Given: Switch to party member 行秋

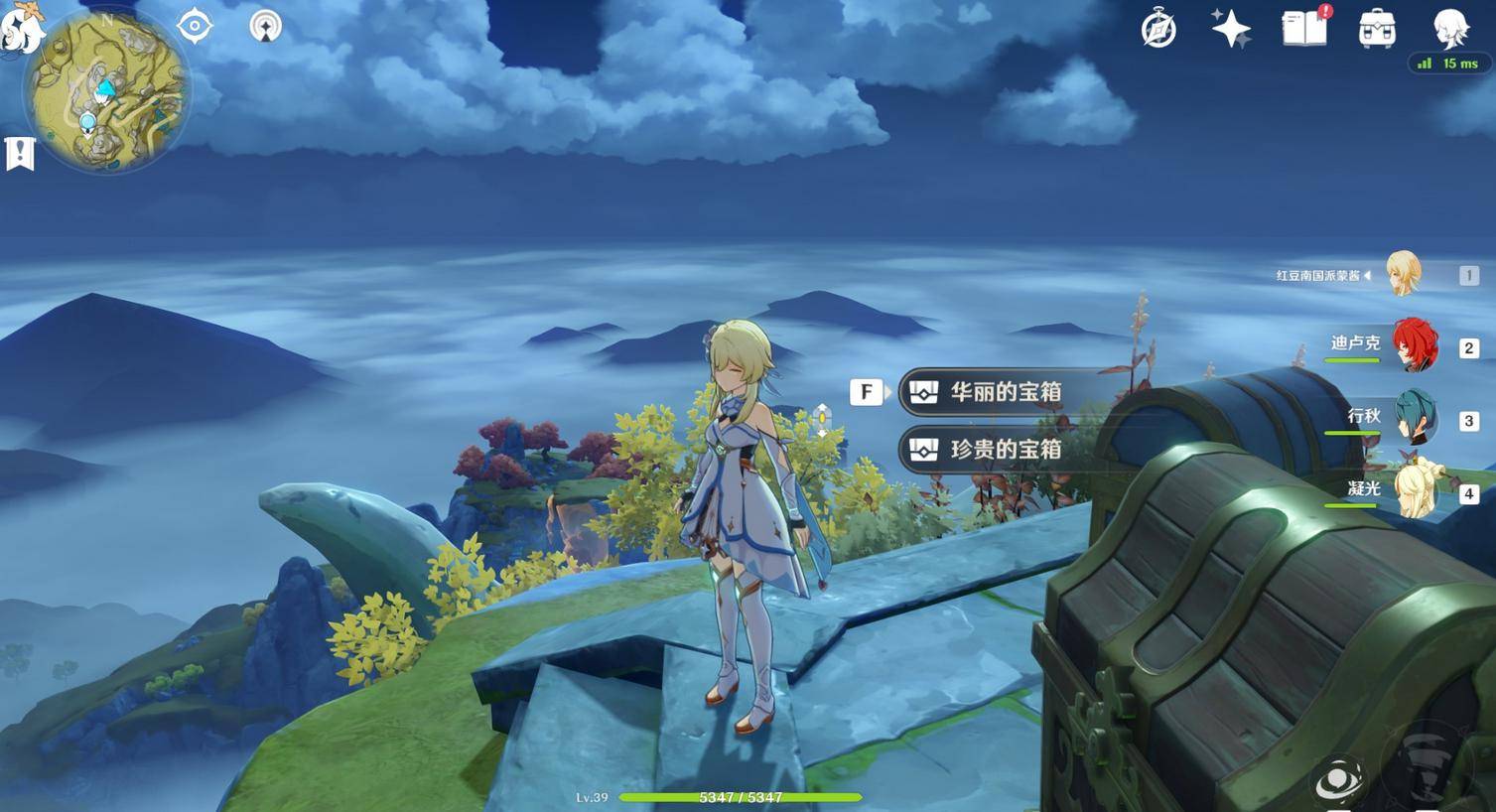Looking at the screenshot, I should (1414, 419).
